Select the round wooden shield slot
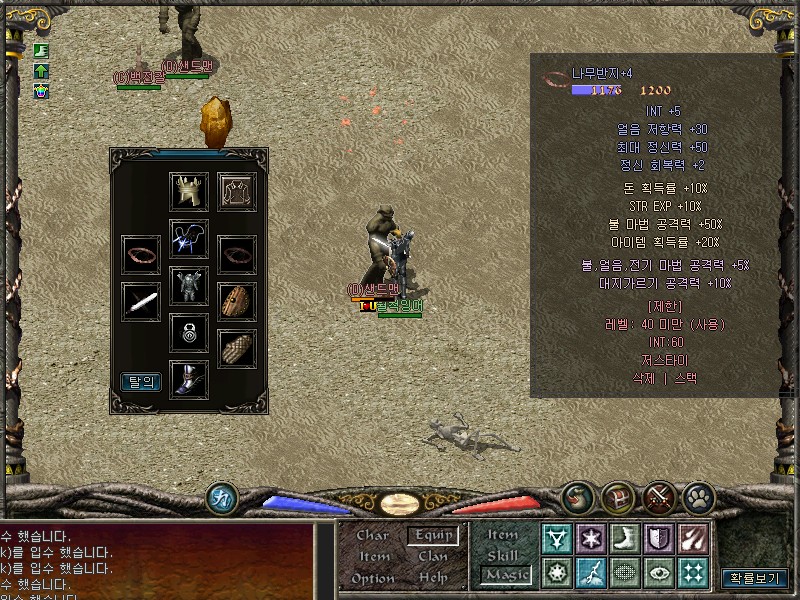Viewport: 800px width, 600px height. pyautogui.click(x=237, y=301)
